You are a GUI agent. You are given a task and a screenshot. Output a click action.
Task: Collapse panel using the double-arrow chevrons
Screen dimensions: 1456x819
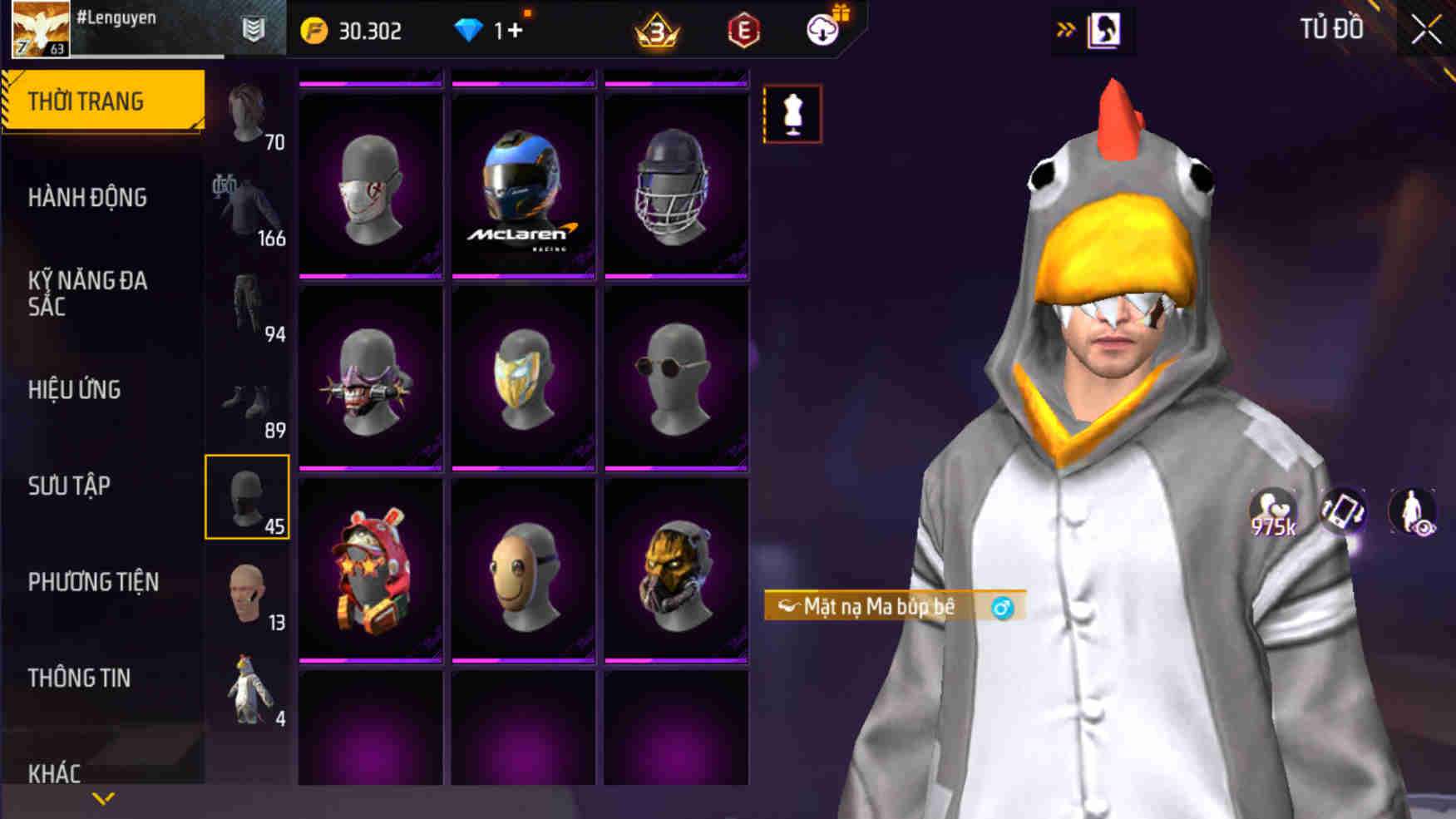(1065, 27)
